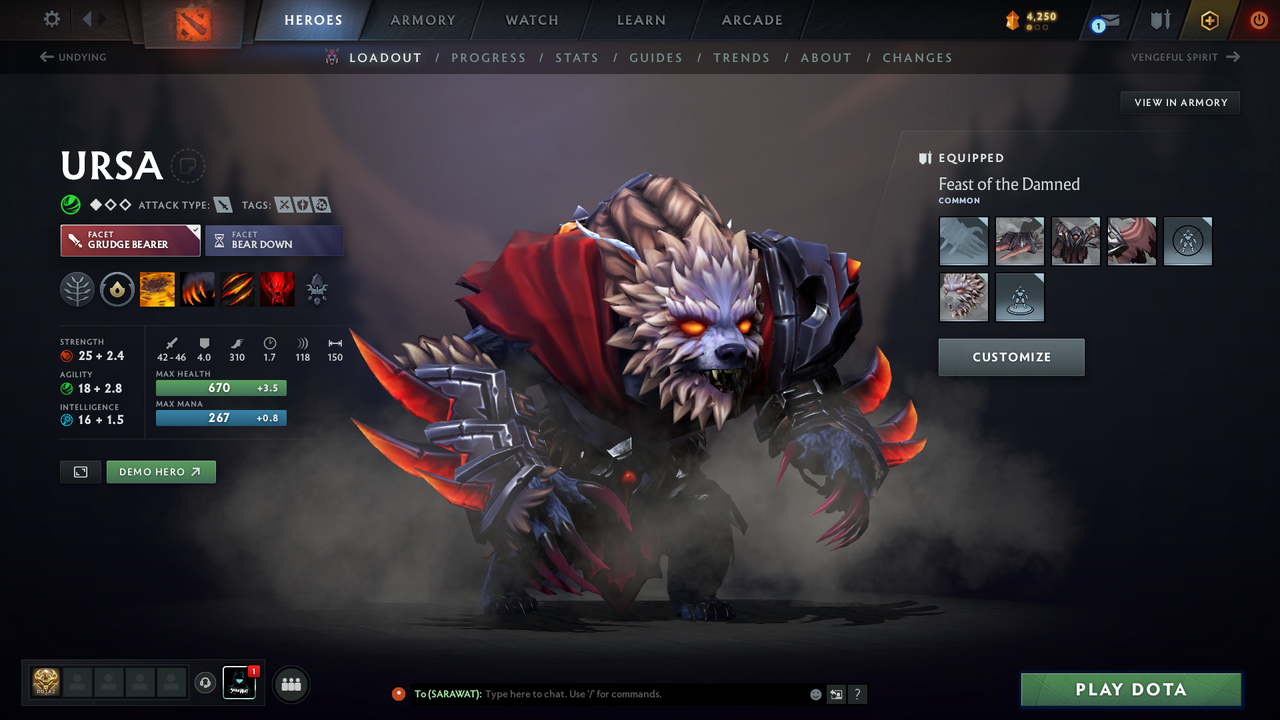Open the melee attack type icon

222,204
